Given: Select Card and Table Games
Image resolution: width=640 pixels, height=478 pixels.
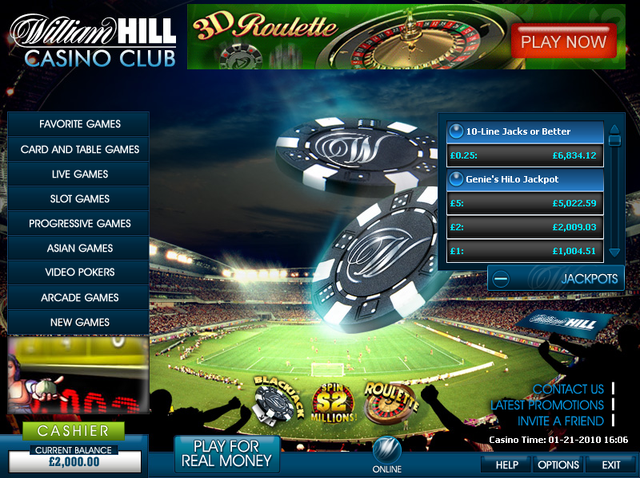Looking at the screenshot, I should (79, 149).
